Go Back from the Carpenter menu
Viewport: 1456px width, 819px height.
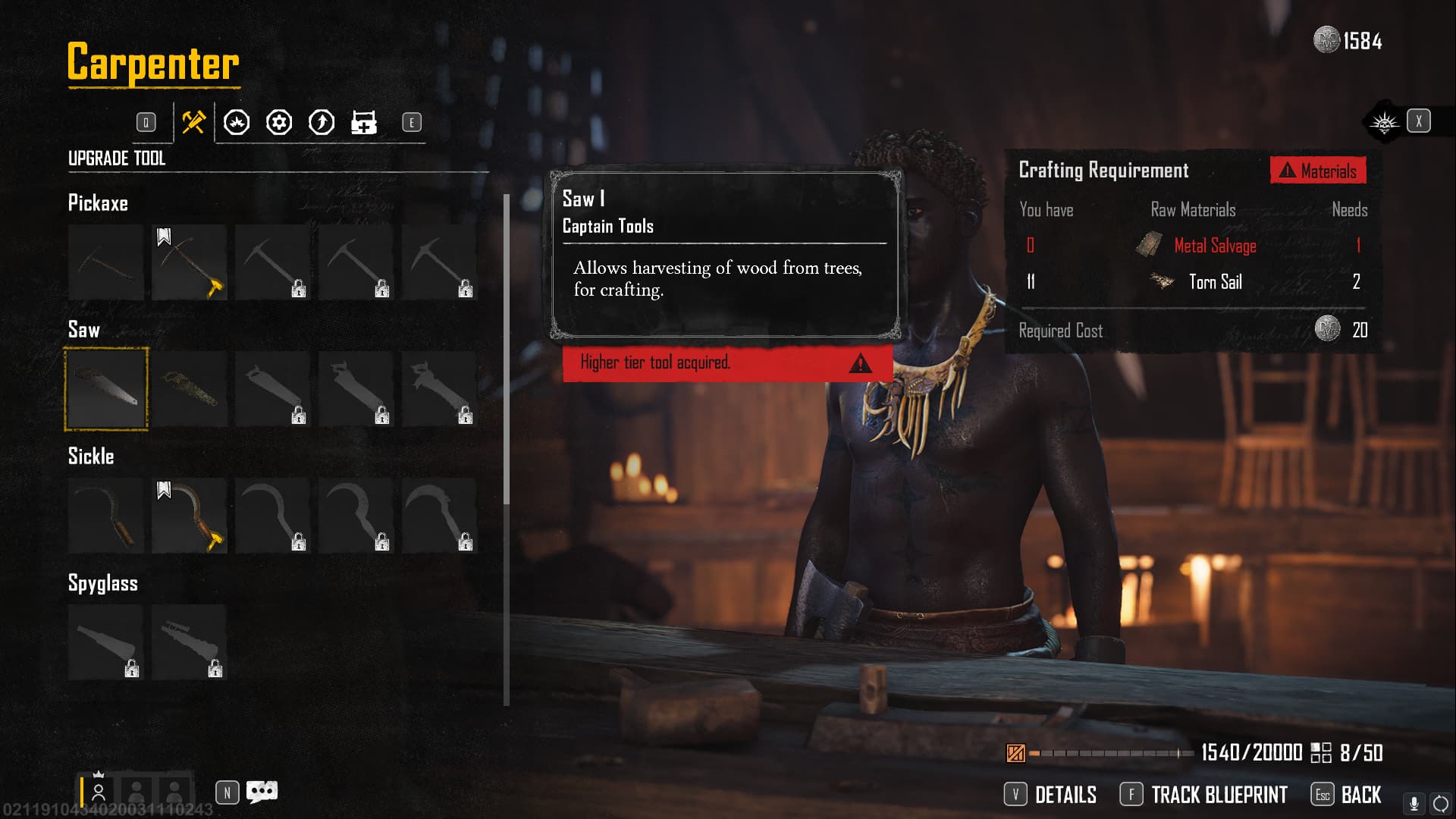tap(1347, 795)
